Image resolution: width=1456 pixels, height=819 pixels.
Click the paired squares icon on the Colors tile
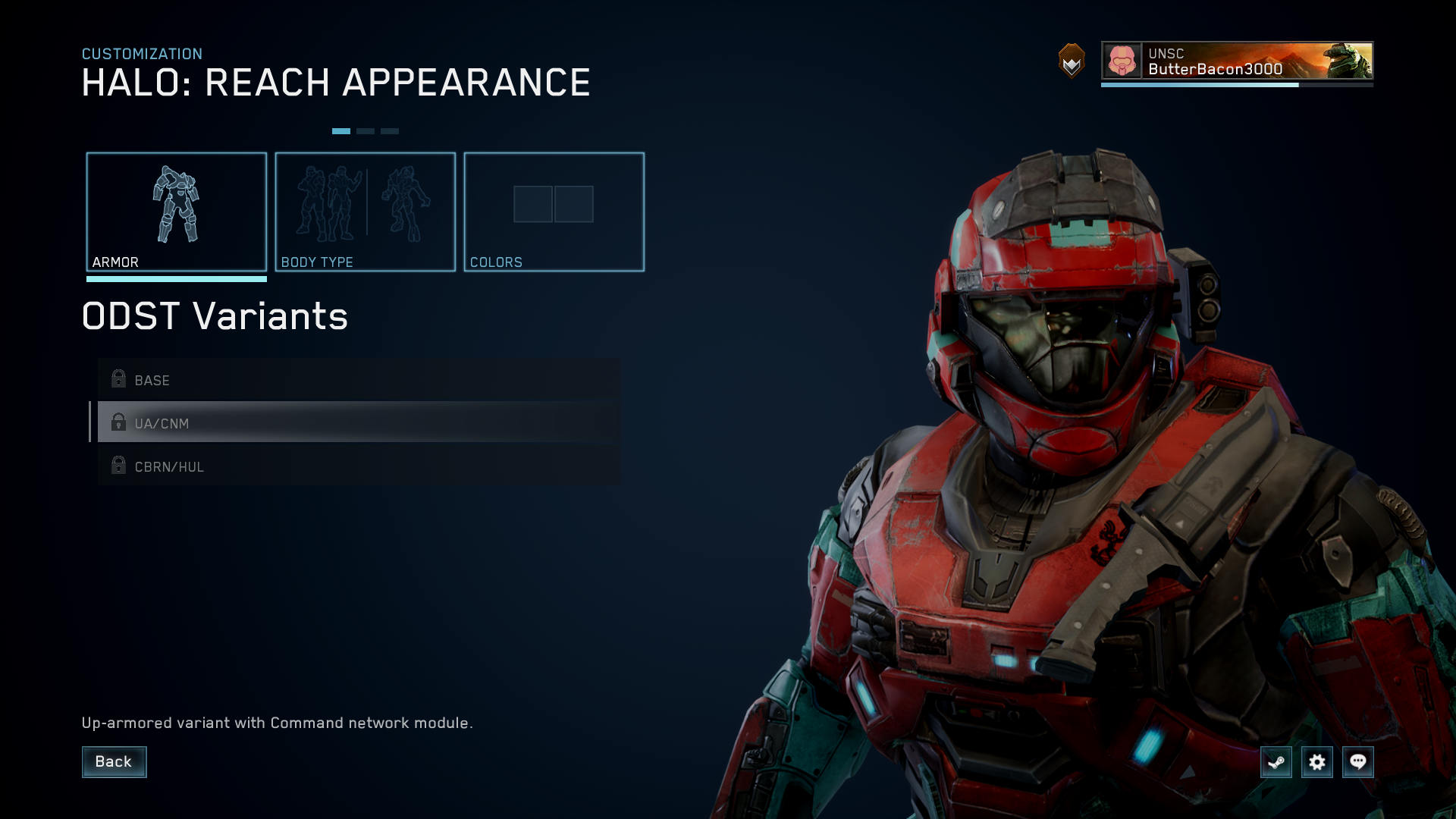click(553, 203)
